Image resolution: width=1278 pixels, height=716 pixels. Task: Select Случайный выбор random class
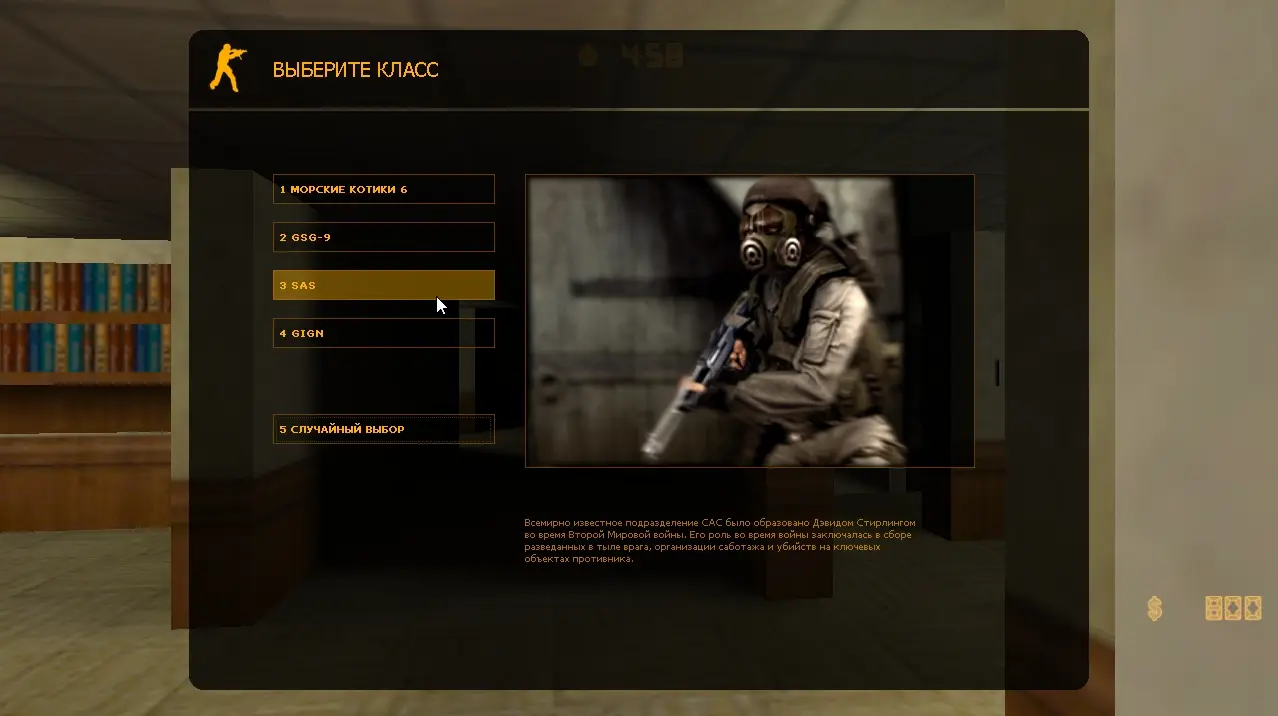(x=383, y=429)
